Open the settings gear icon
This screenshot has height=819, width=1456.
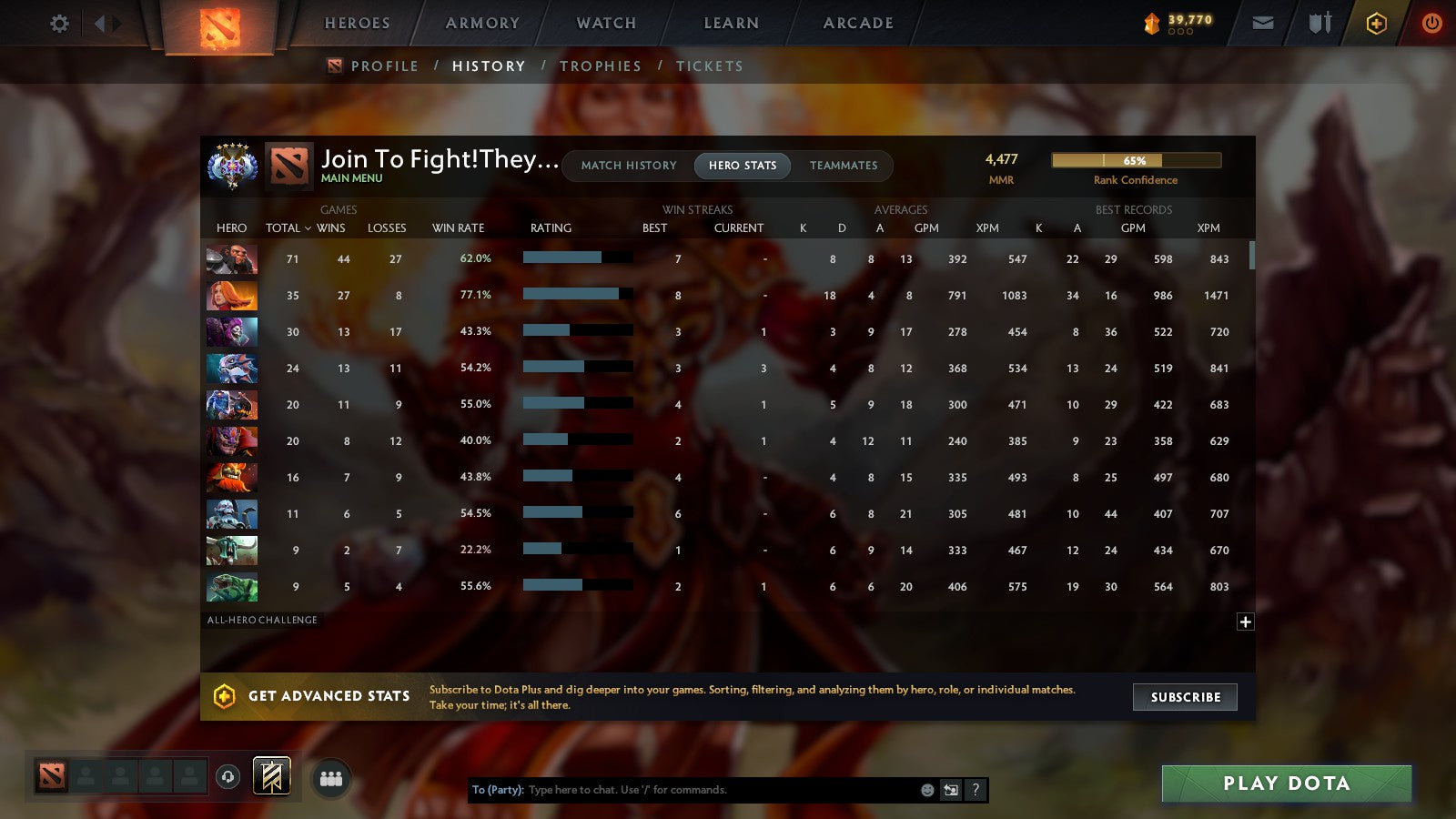[x=59, y=25]
